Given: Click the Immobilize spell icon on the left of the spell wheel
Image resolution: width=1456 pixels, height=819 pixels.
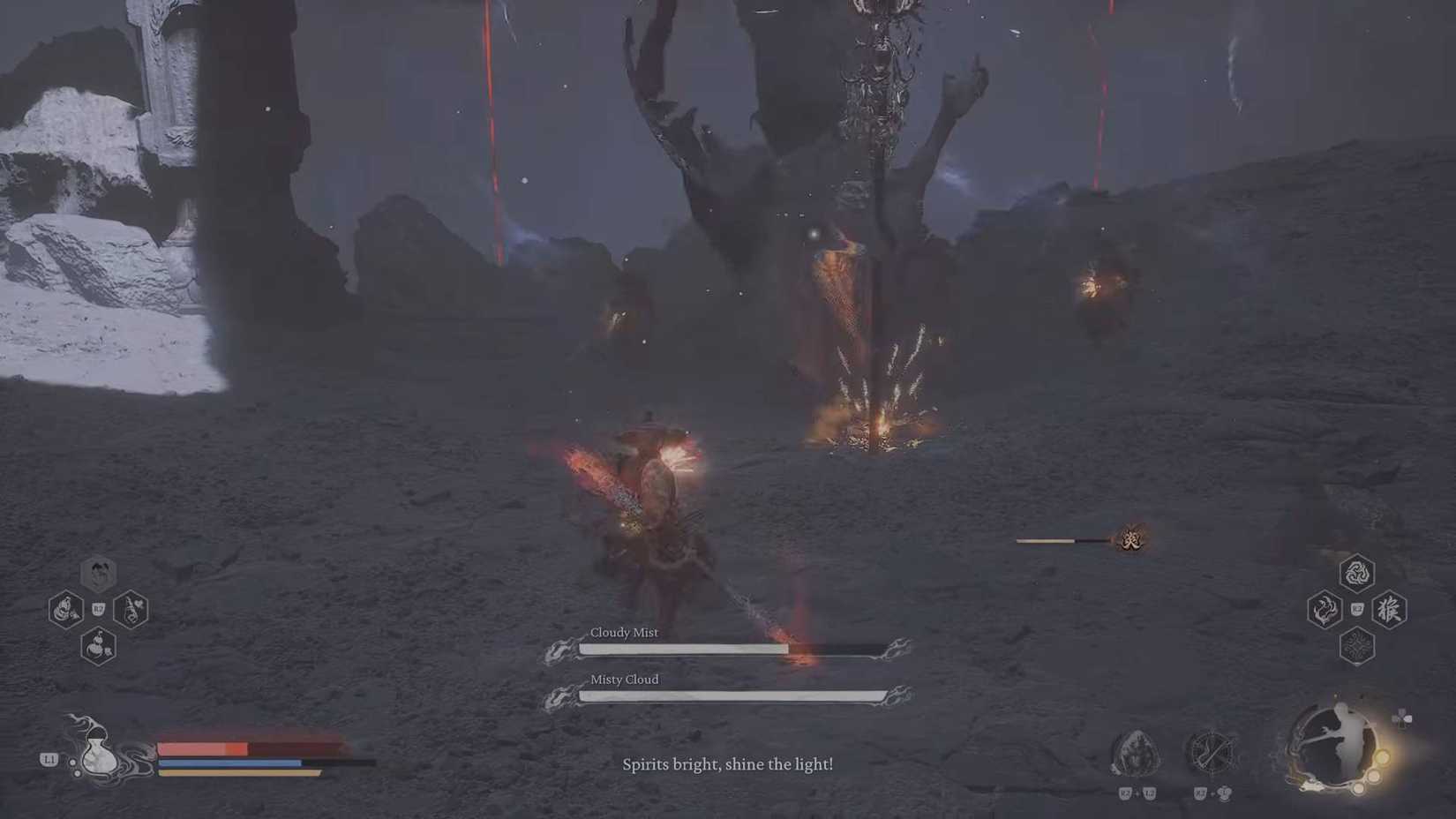Looking at the screenshot, I should pyautogui.click(x=1325, y=610).
